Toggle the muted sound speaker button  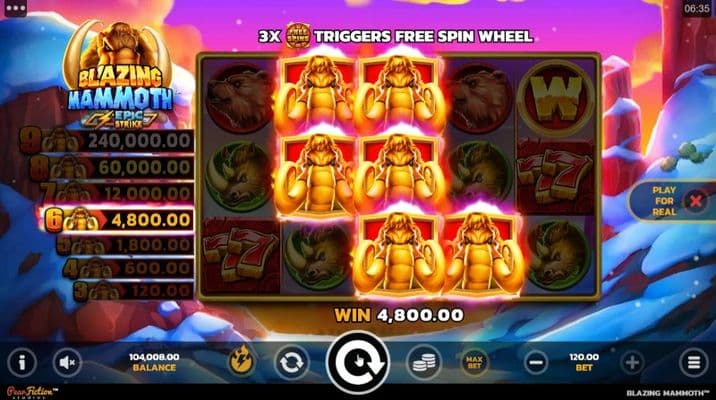click(68, 361)
